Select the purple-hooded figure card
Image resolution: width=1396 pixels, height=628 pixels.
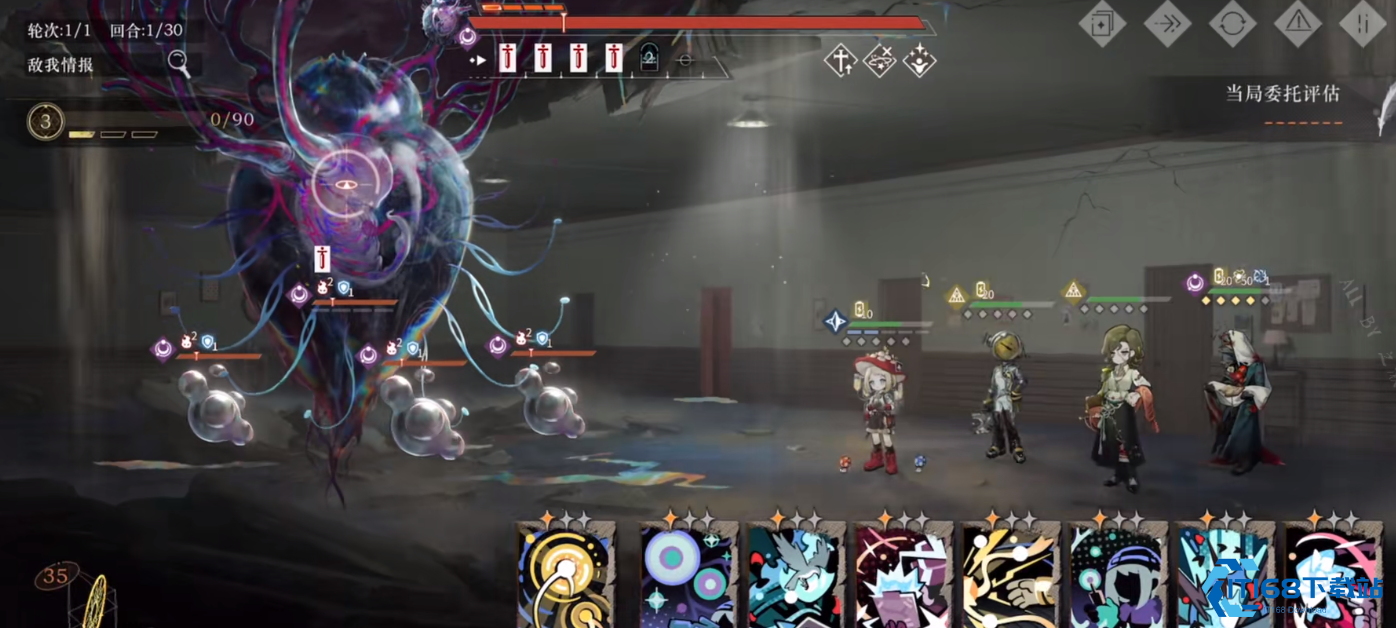click(1118, 577)
